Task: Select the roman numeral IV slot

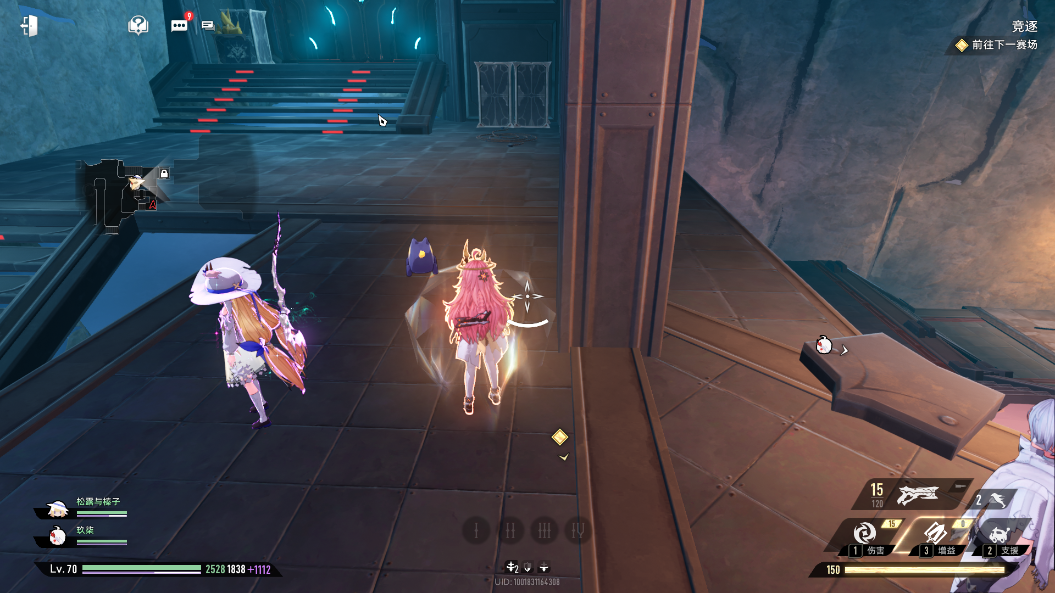Action: tap(577, 530)
